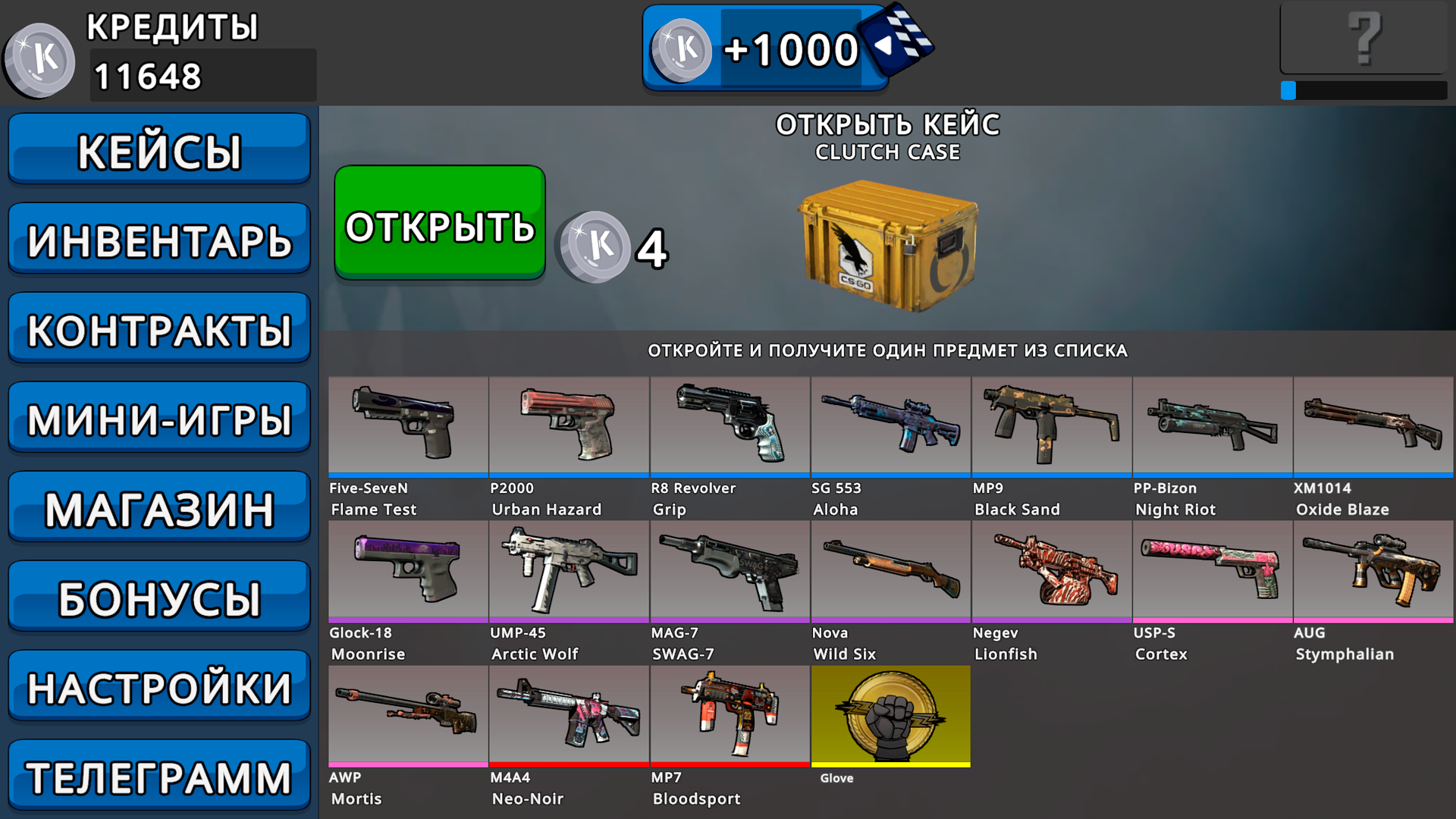
Task: Open the НАСТРОЙКИ settings menu
Action: pos(159,686)
